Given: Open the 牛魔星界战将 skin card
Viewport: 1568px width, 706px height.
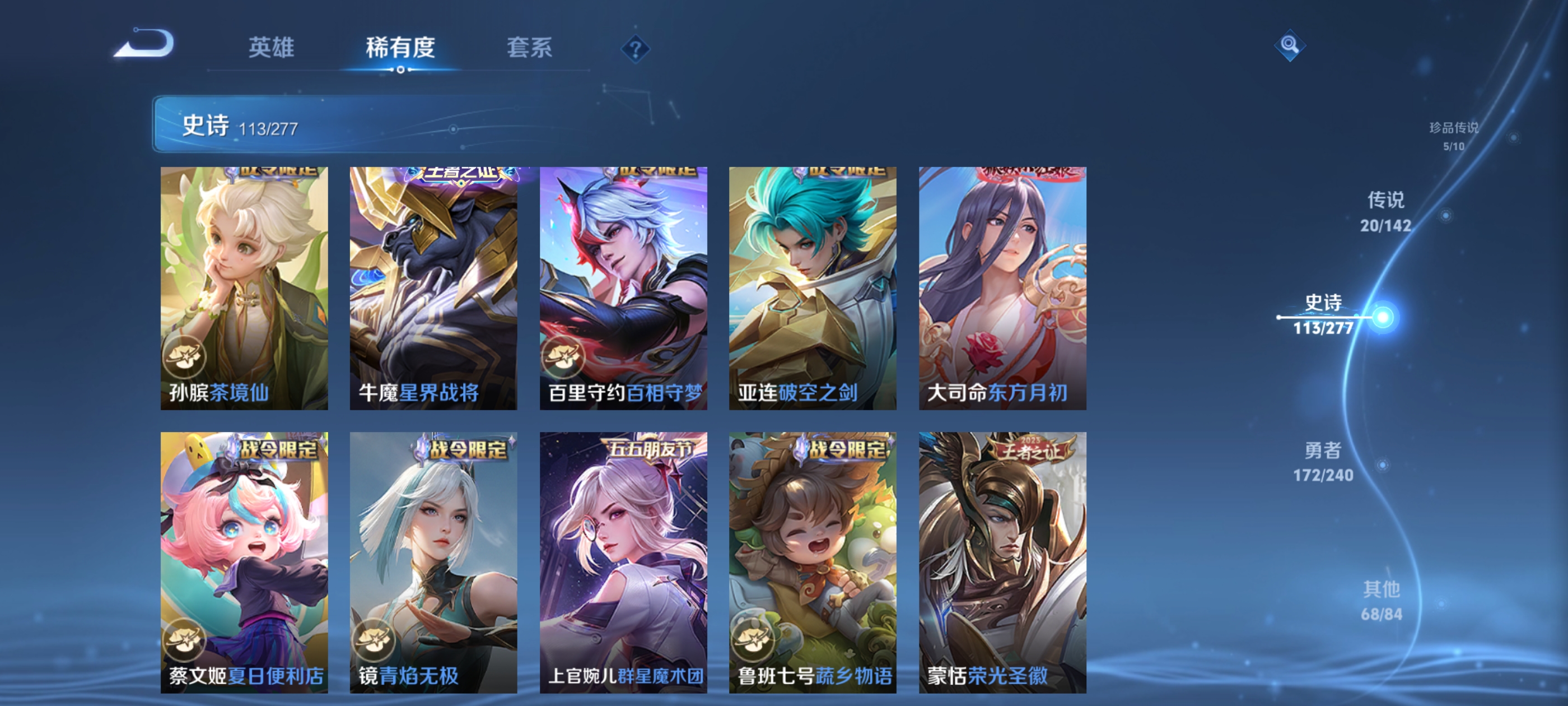Looking at the screenshot, I should pyautogui.click(x=433, y=286).
